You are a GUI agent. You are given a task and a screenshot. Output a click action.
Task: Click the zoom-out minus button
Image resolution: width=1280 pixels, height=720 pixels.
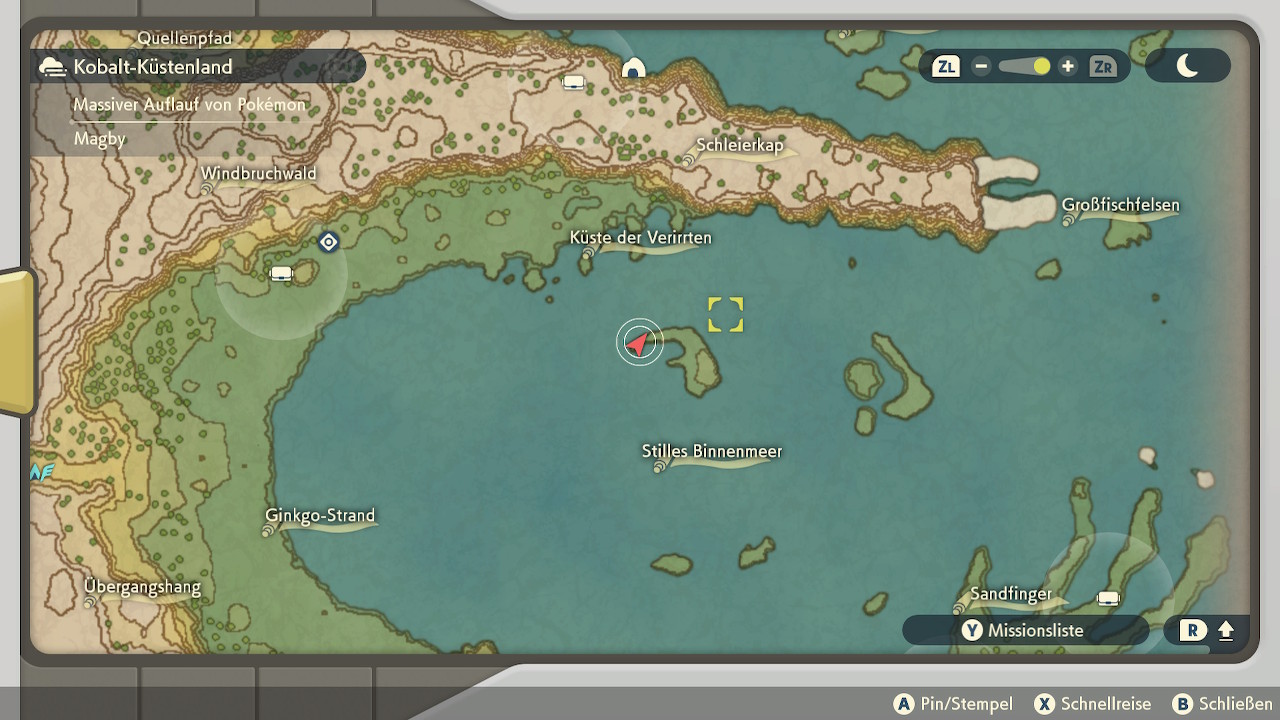point(981,67)
